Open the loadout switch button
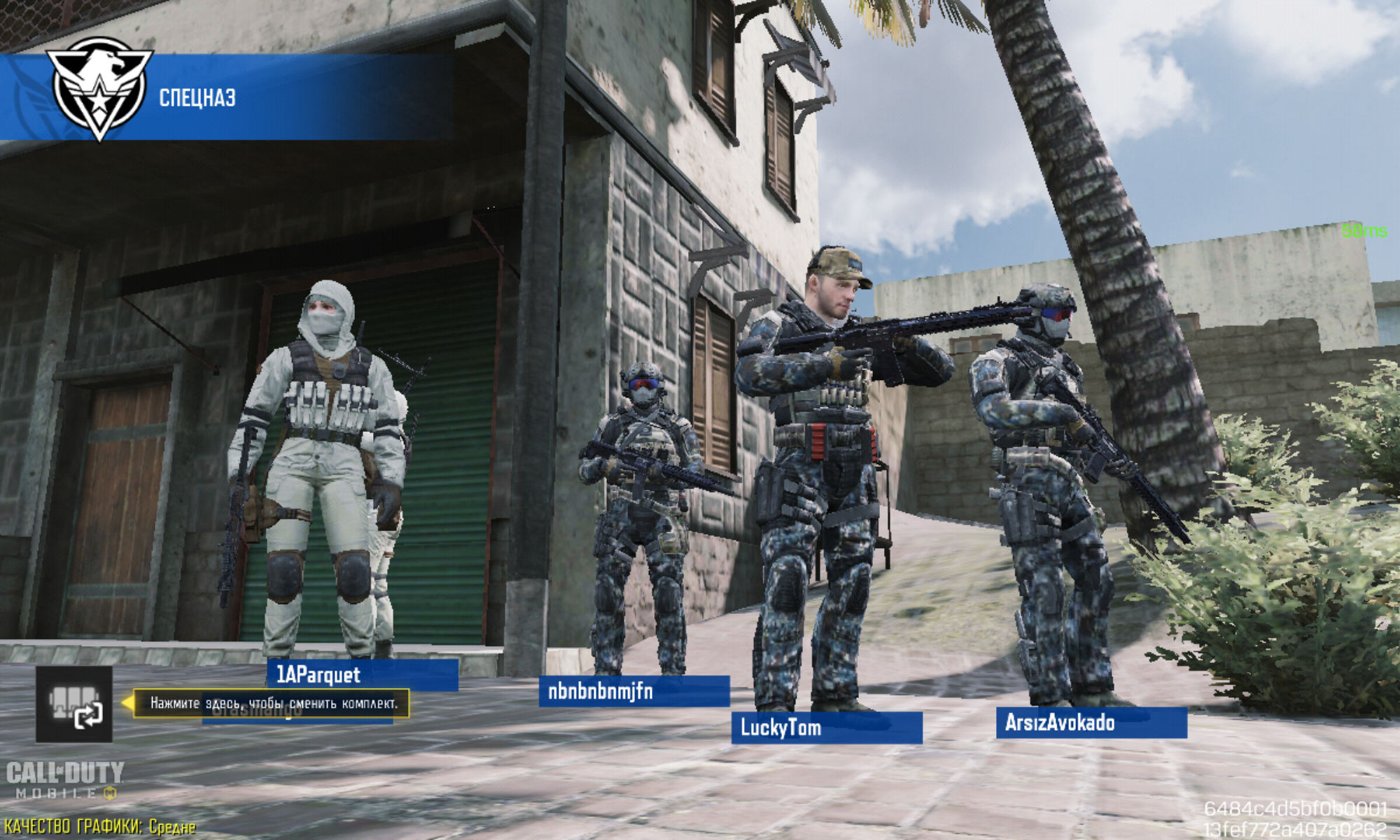1400x840 pixels. 74,704
